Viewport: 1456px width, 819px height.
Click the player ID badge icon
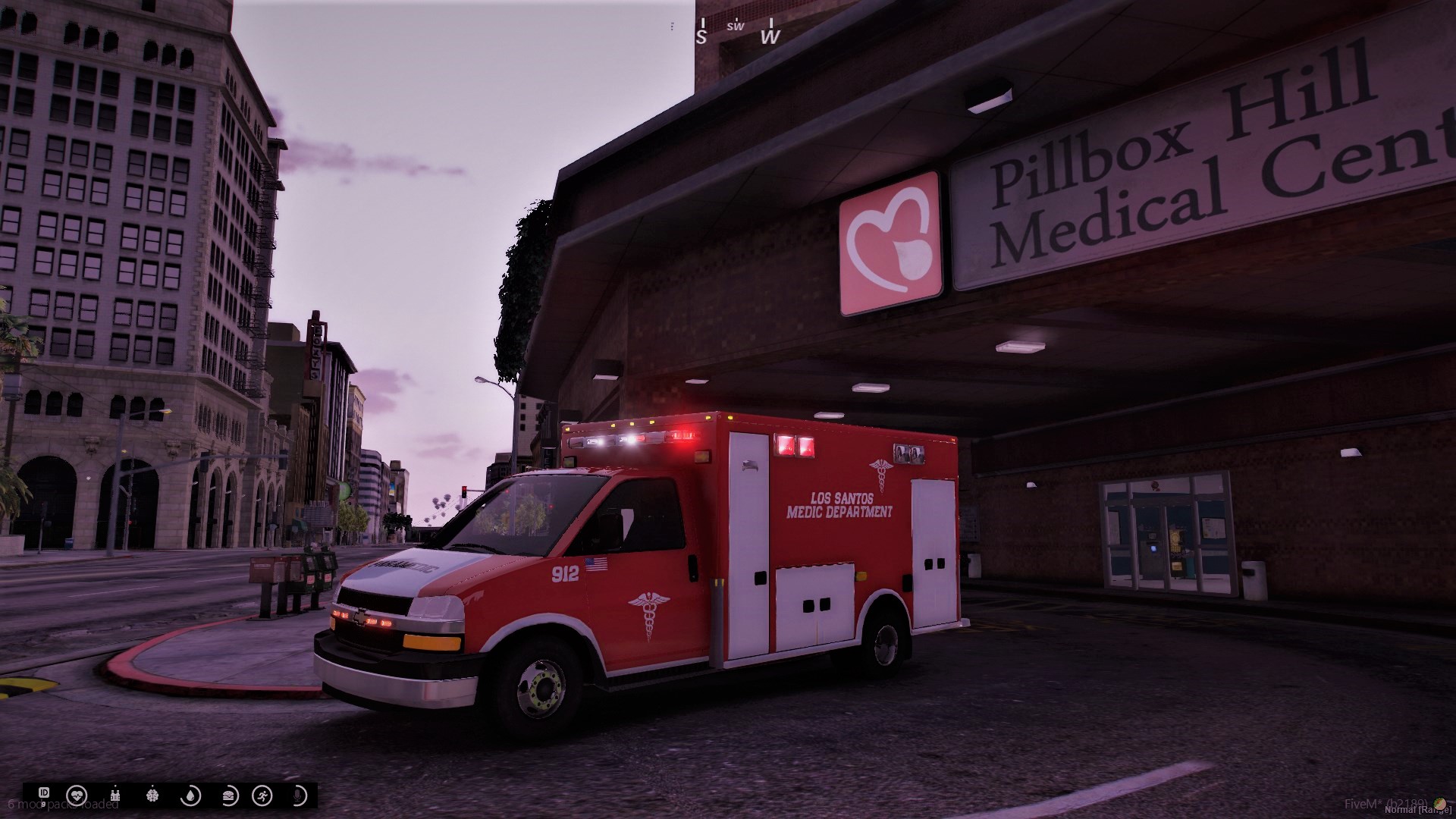[x=44, y=793]
